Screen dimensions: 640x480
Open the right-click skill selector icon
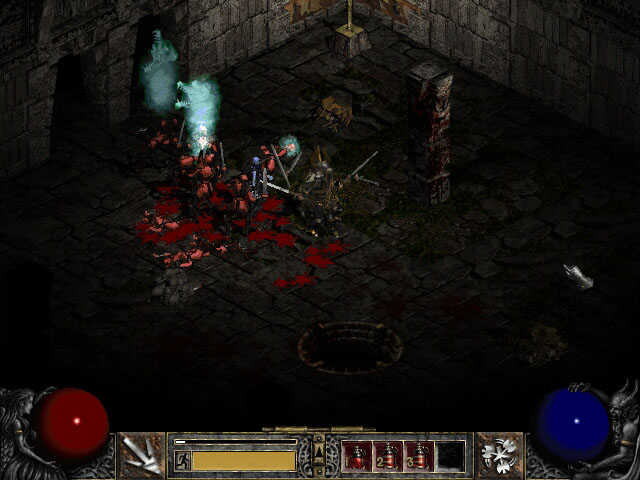[x=497, y=454]
